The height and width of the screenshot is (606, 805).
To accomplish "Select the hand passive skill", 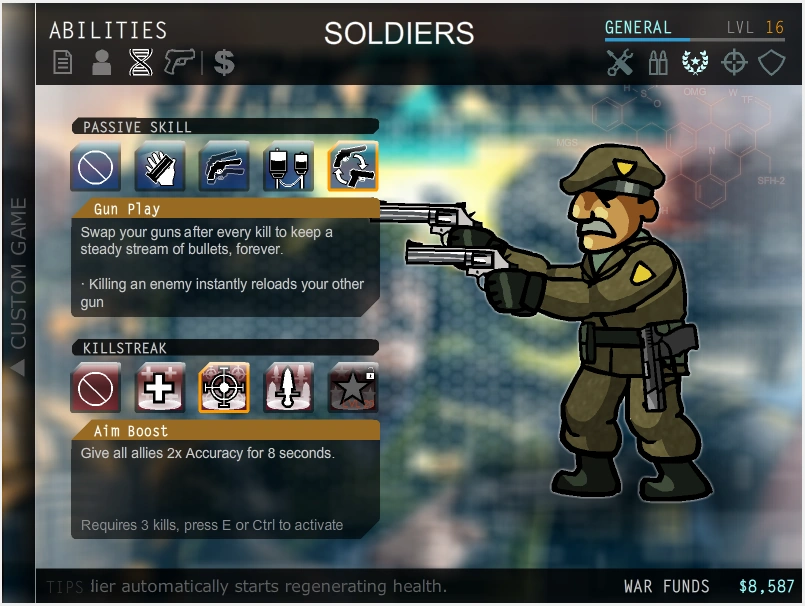I will (x=160, y=166).
